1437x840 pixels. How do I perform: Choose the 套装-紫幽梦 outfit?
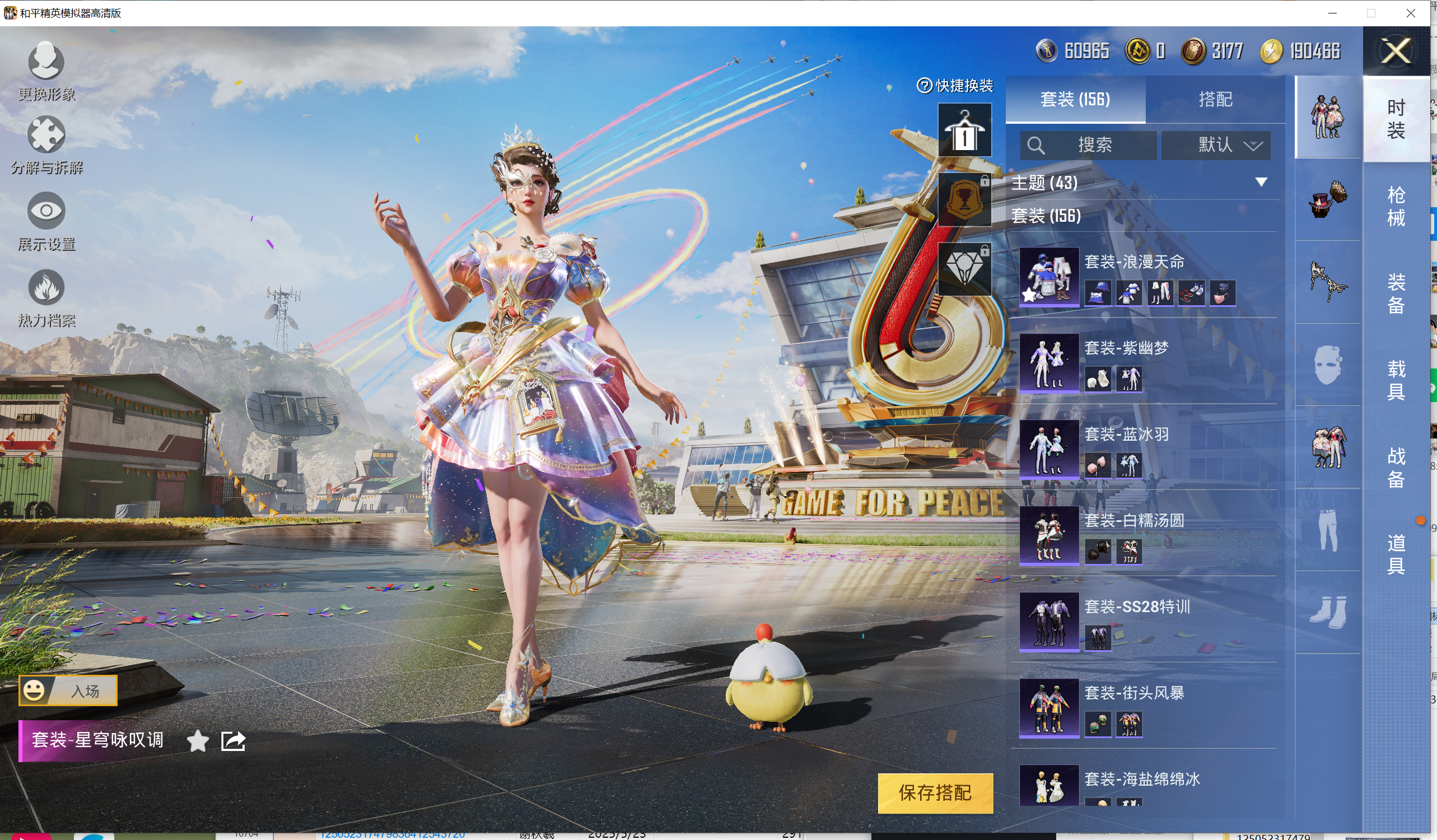click(x=1049, y=363)
